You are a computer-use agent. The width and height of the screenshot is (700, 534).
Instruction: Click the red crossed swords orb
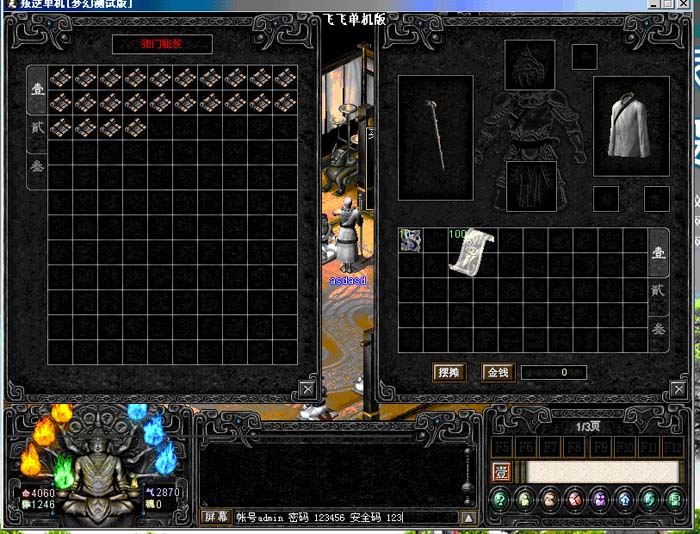coord(574,499)
